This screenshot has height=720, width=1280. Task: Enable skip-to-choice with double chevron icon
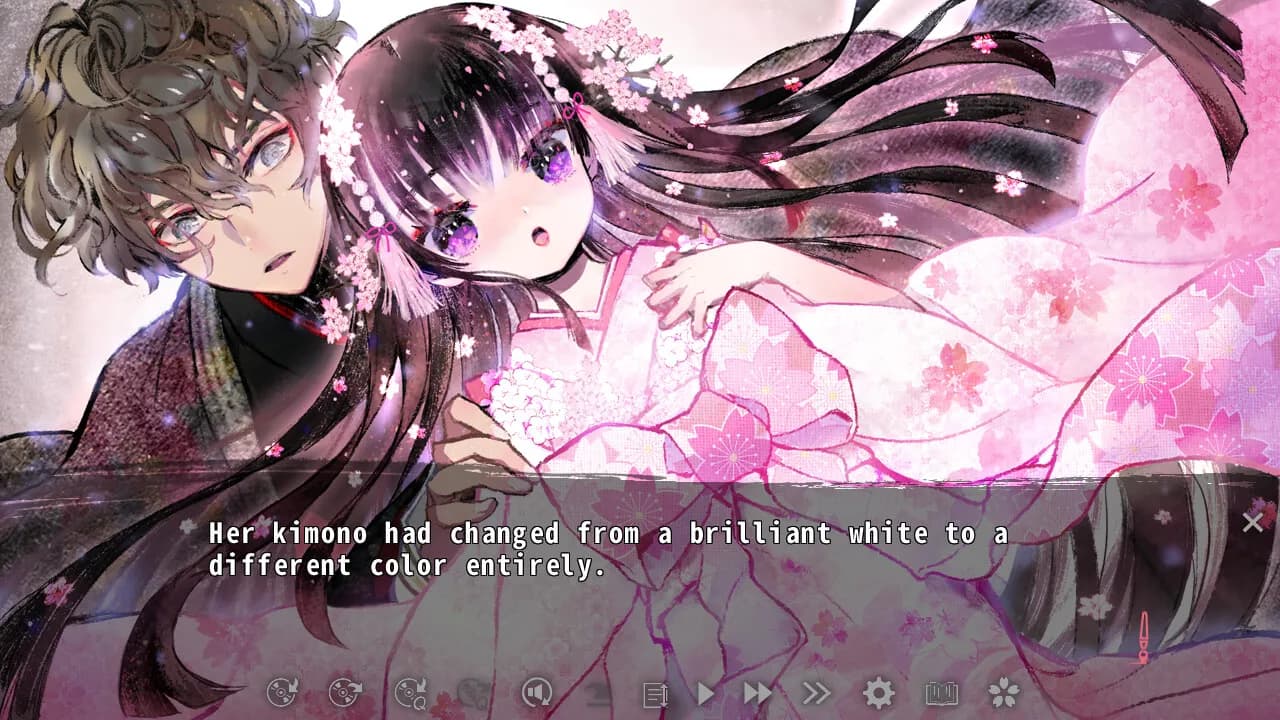tap(815, 692)
